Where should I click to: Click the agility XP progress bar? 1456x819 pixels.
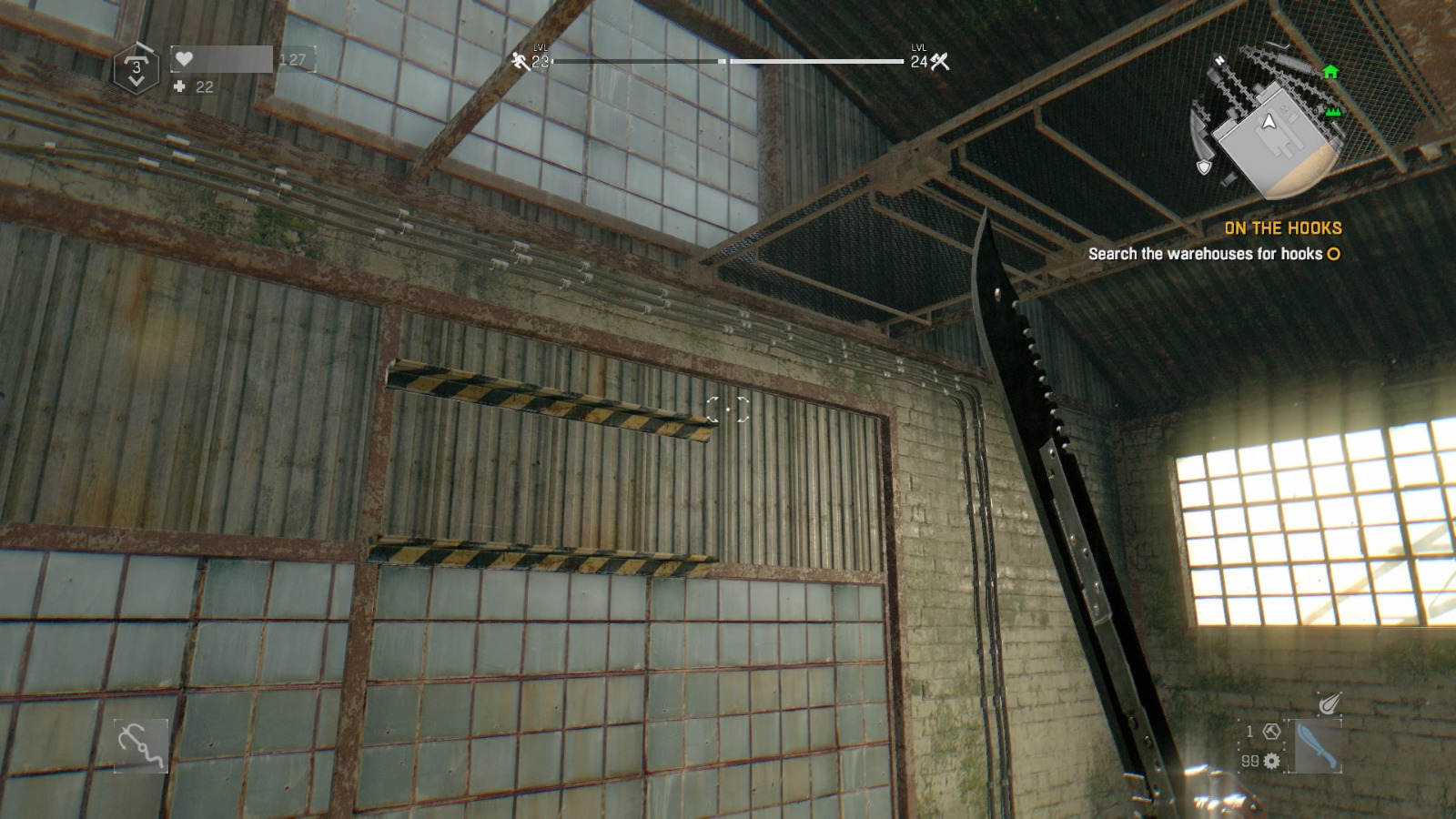coord(637,62)
